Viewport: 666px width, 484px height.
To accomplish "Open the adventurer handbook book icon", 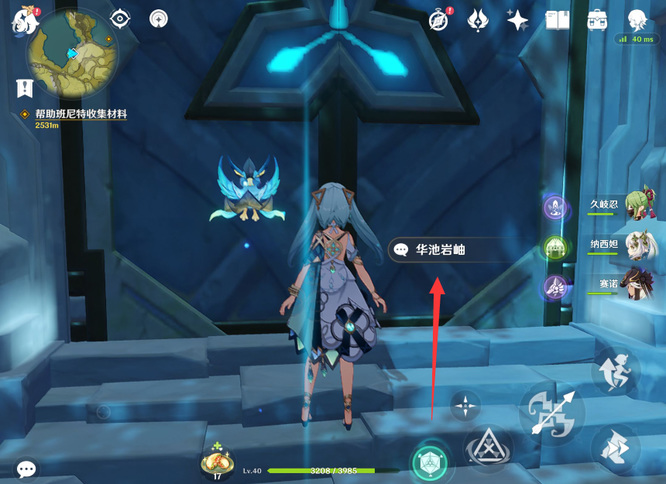I will (557, 19).
